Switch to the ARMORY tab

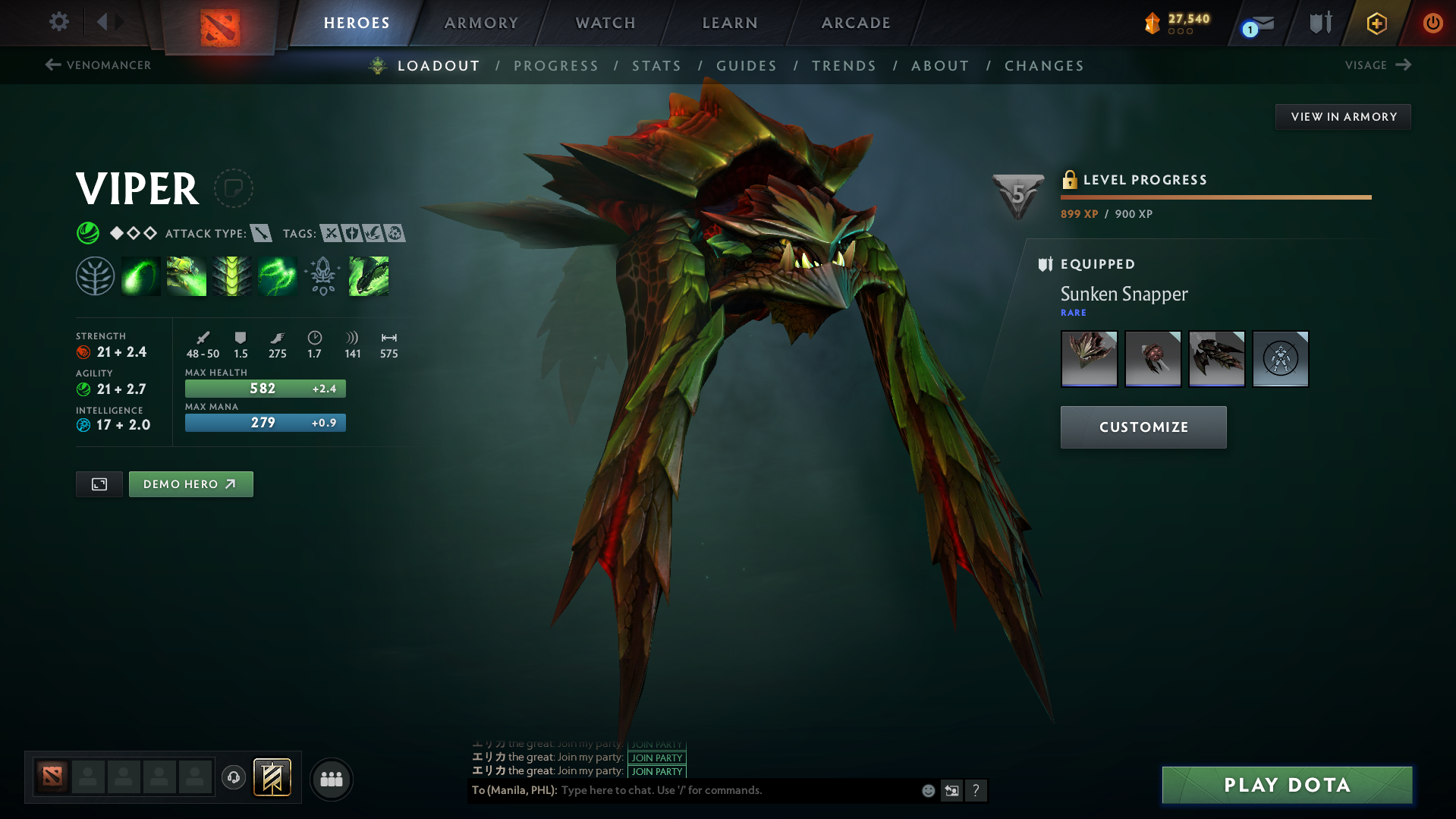point(481,23)
